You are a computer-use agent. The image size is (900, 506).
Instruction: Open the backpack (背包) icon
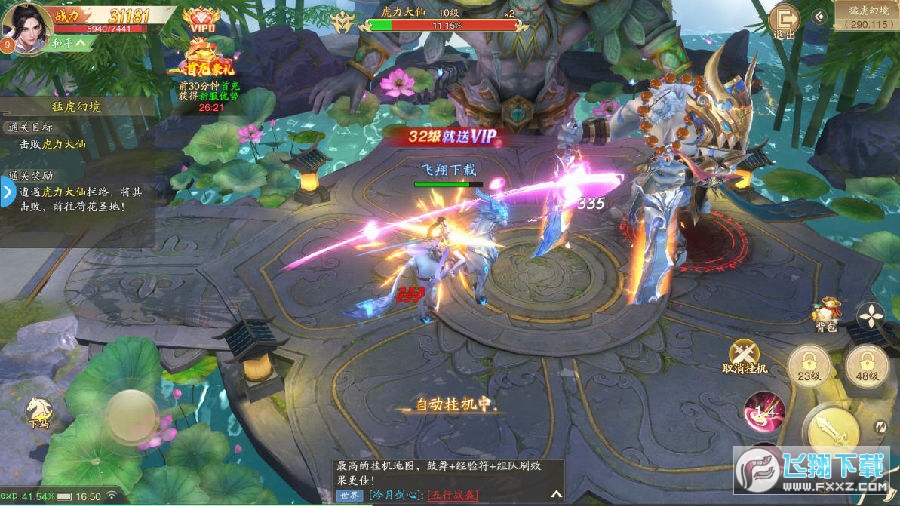pos(824,315)
